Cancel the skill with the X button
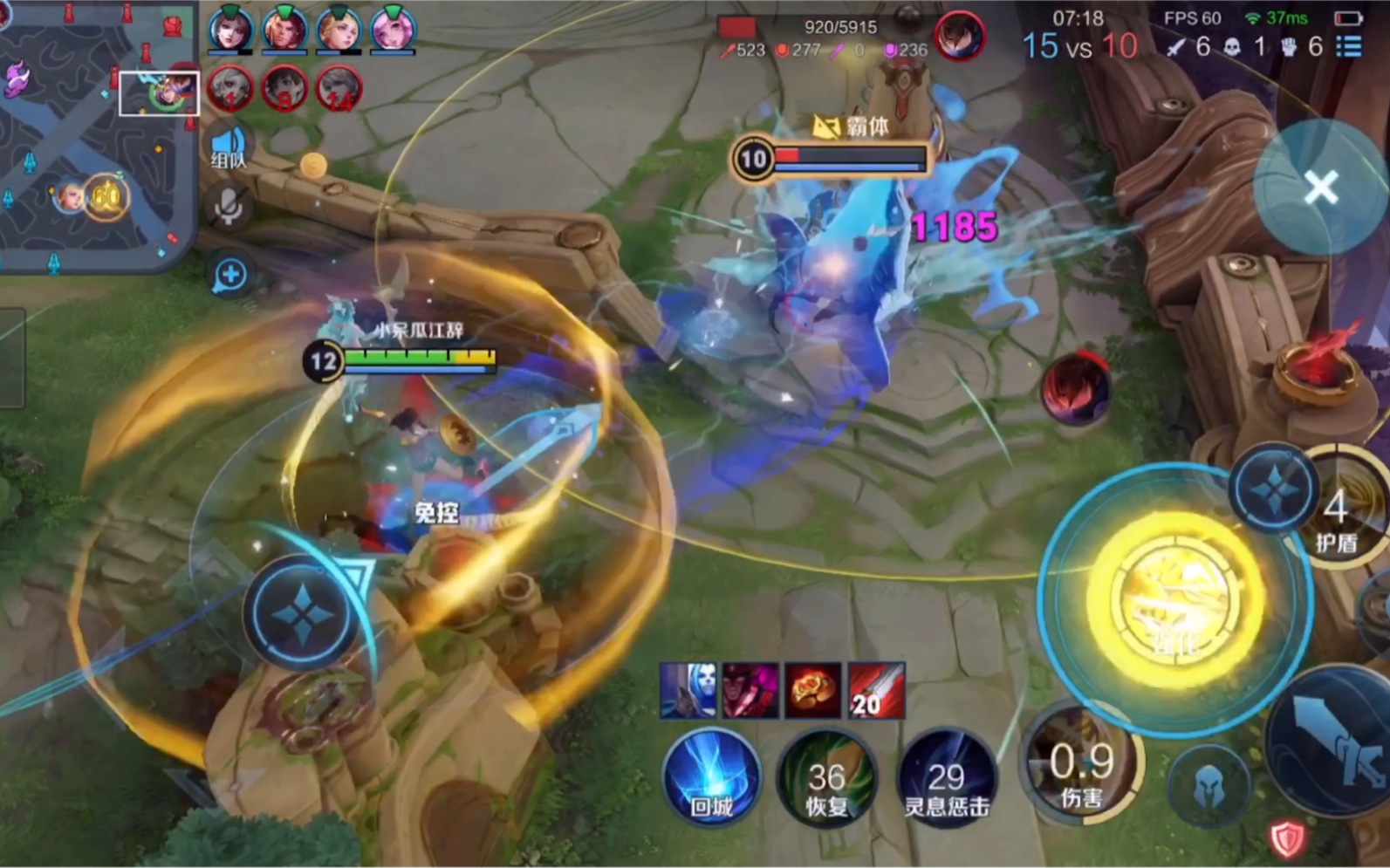The image size is (1390, 868). [1320, 187]
